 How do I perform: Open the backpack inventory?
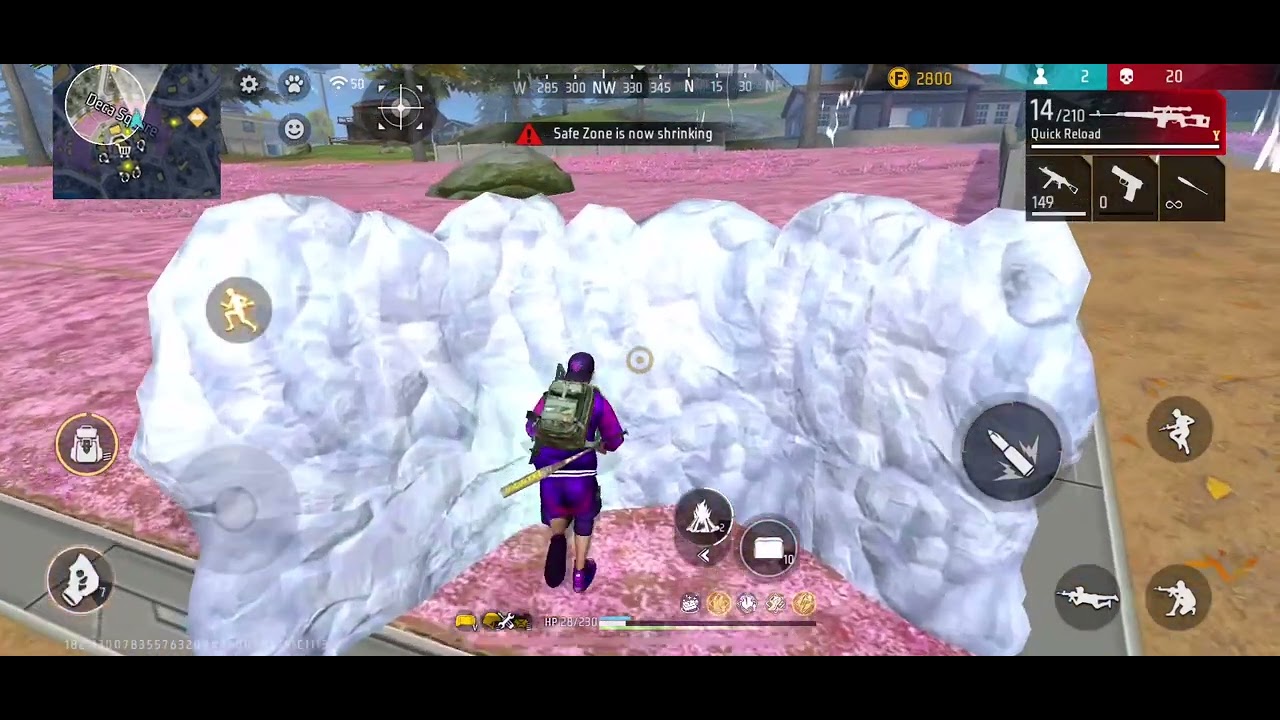point(87,446)
